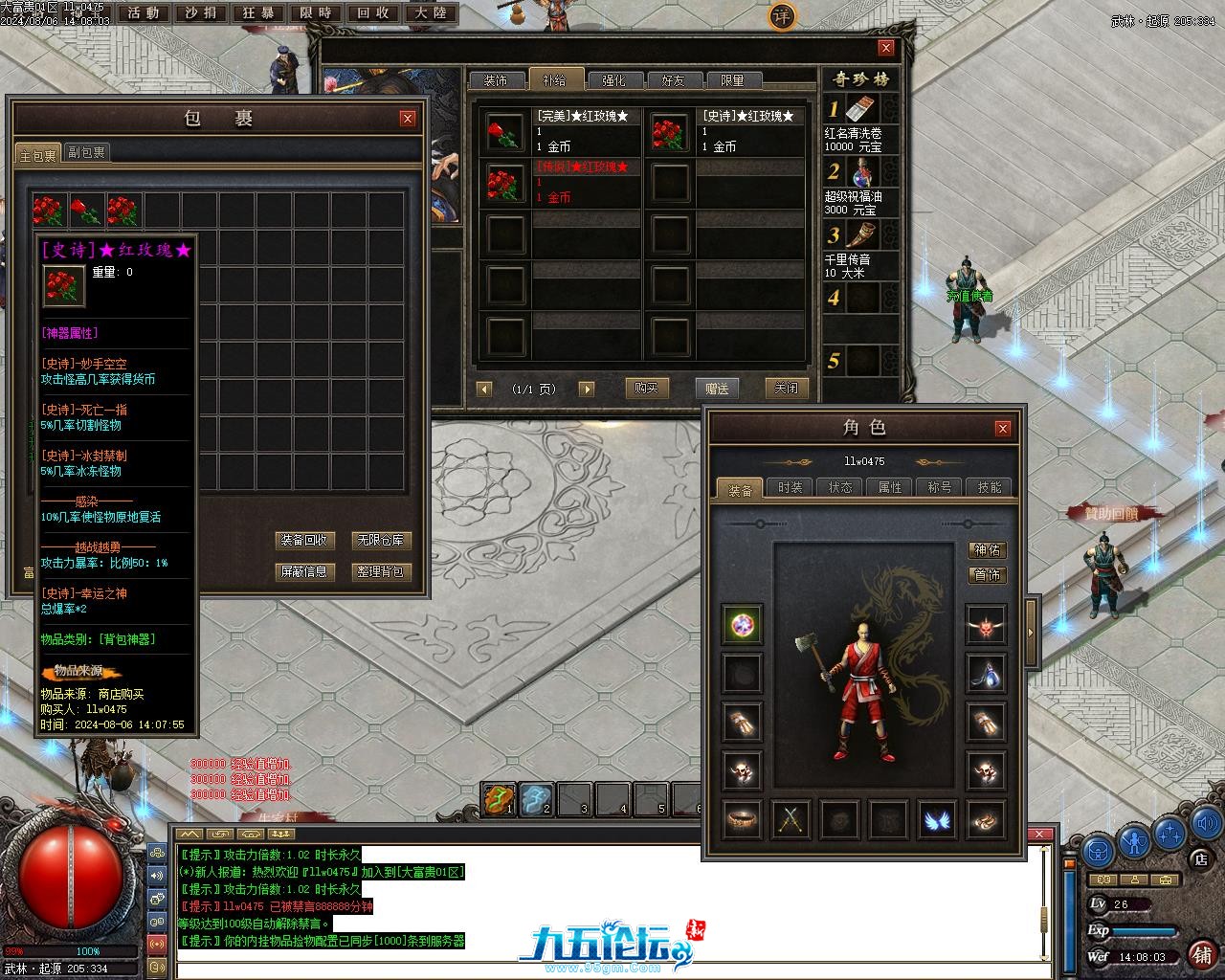Open the 无限仓库 storage
Screen dimensions: 1225x980
click(x=380, y=540)
